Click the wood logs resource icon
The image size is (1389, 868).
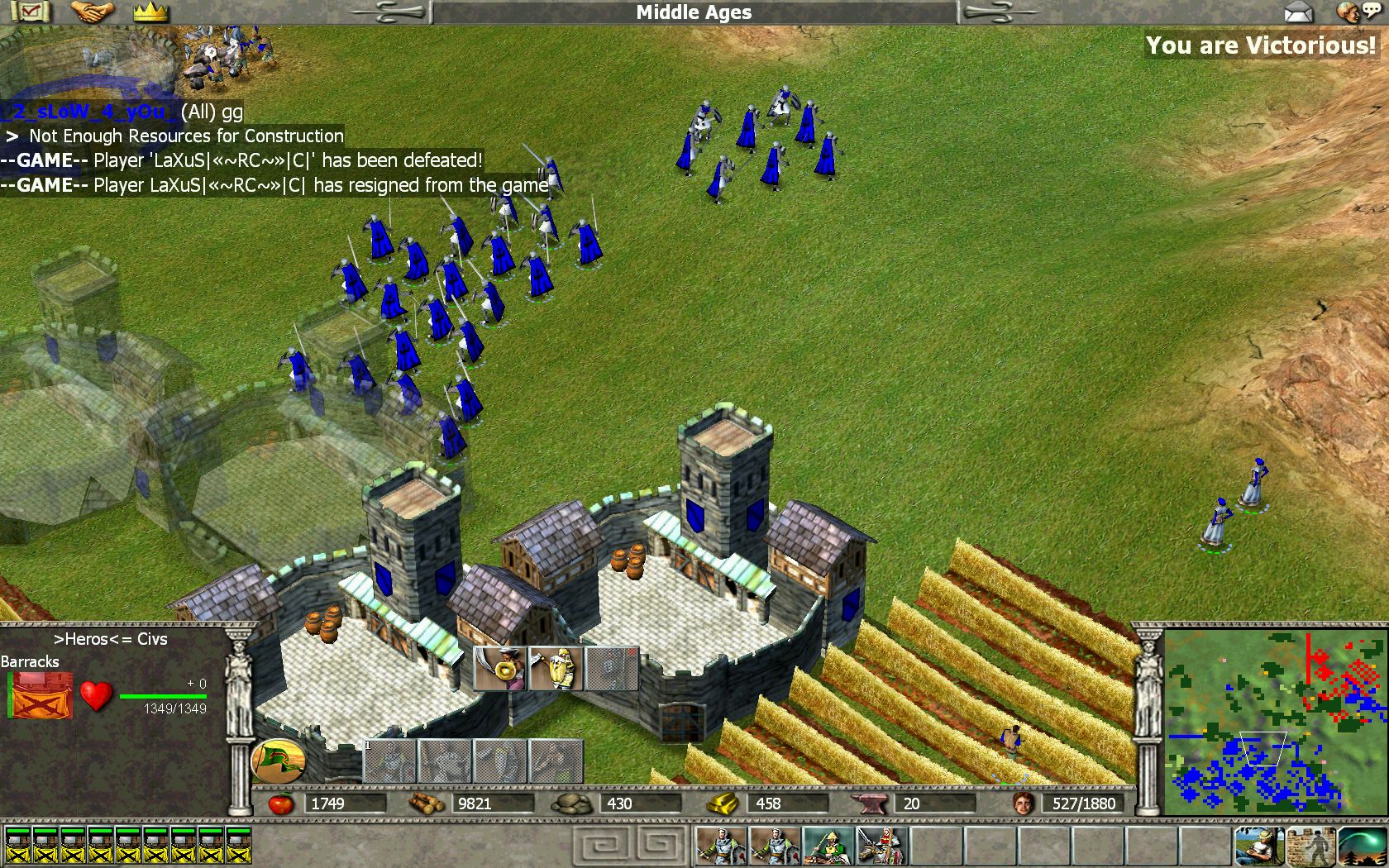[427, 803]
